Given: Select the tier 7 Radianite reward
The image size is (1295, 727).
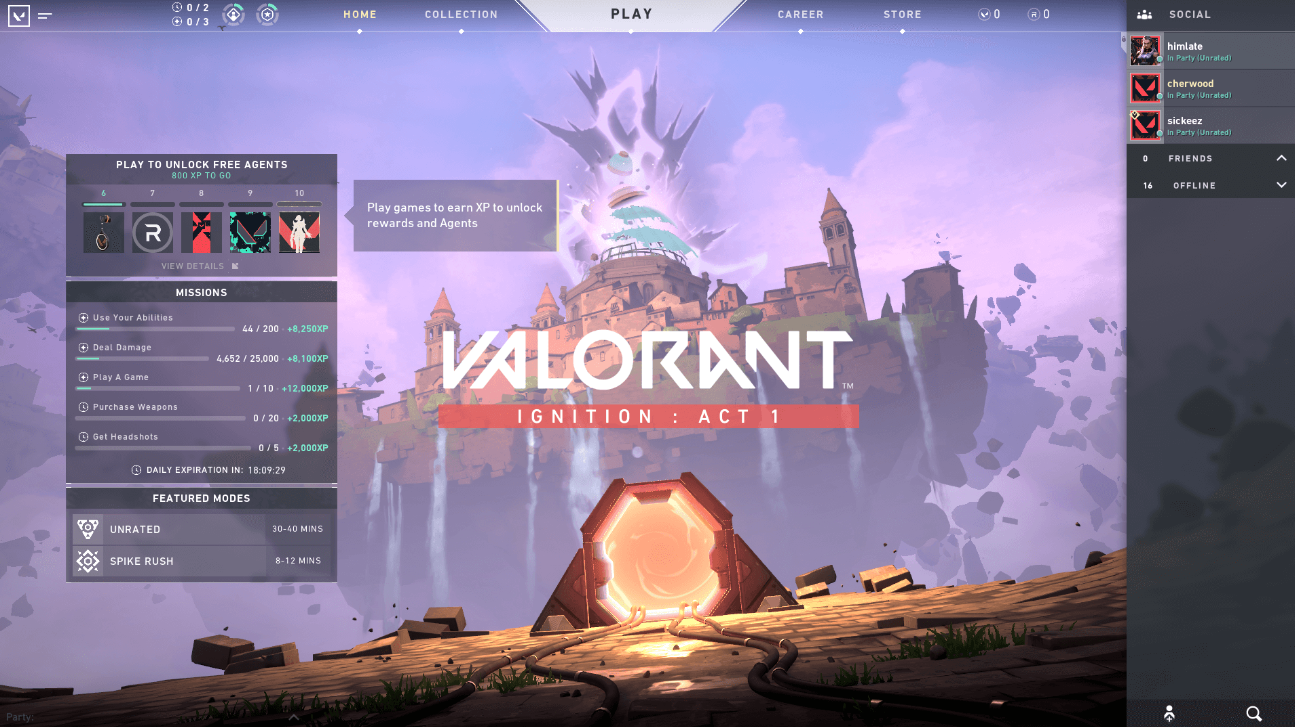Looking at the screenshot, I should [x=153, y=232].
